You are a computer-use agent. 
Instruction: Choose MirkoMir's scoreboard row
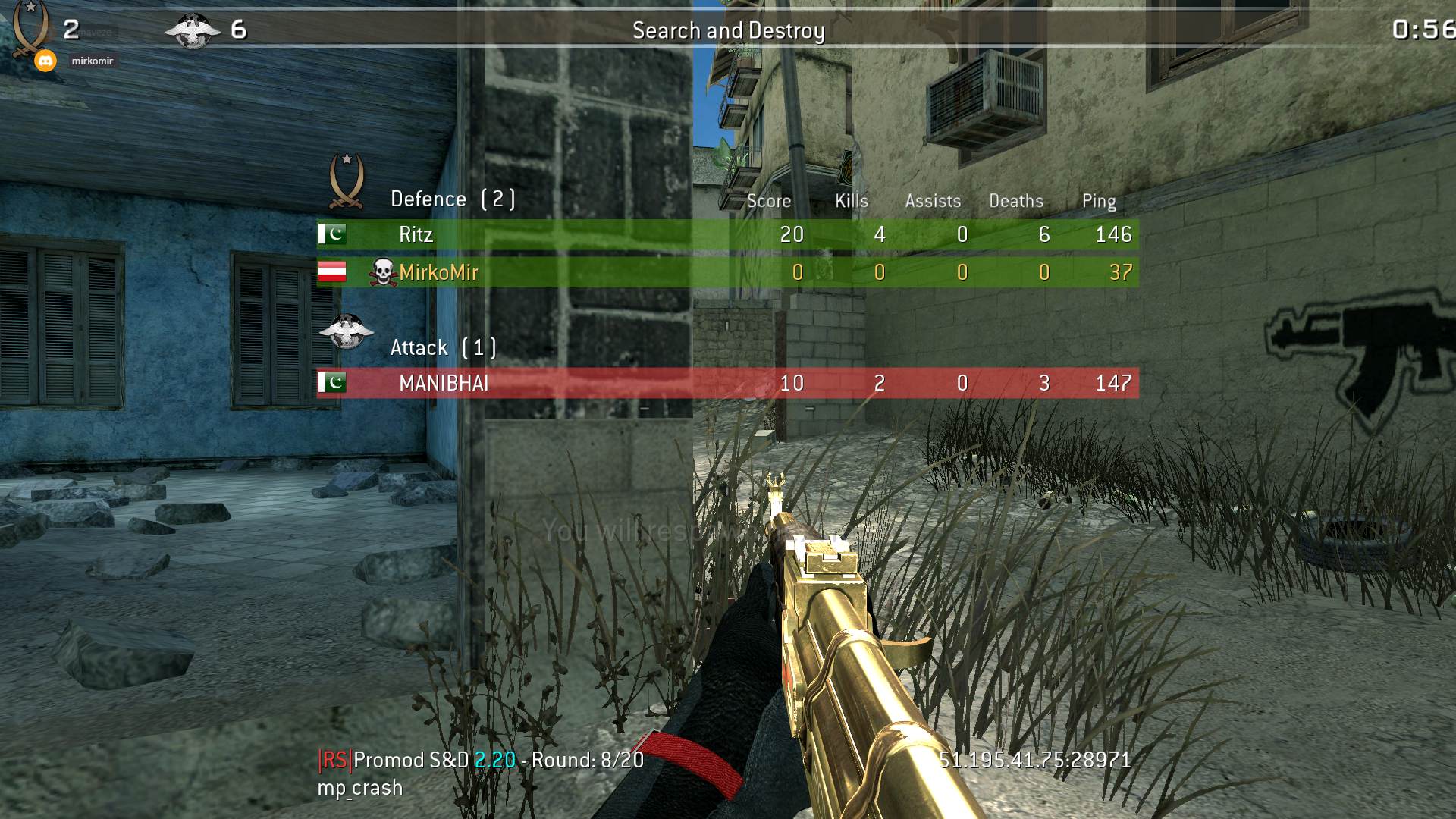click(726, 272)
